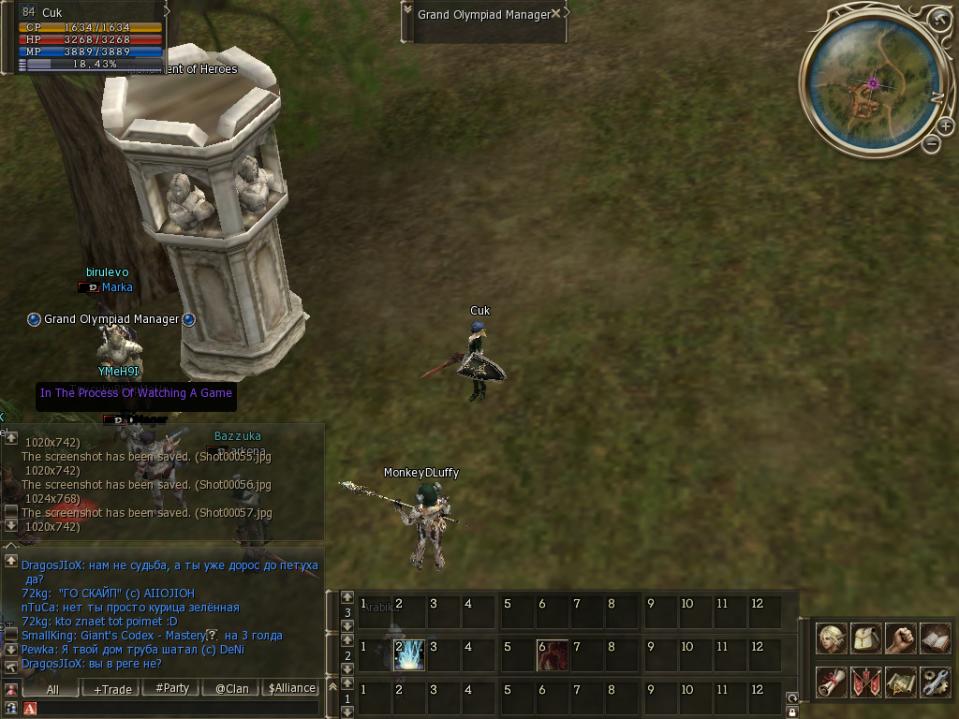Use the red item in hotbar slot 6
Screen dimensions: 959x719
552,655
